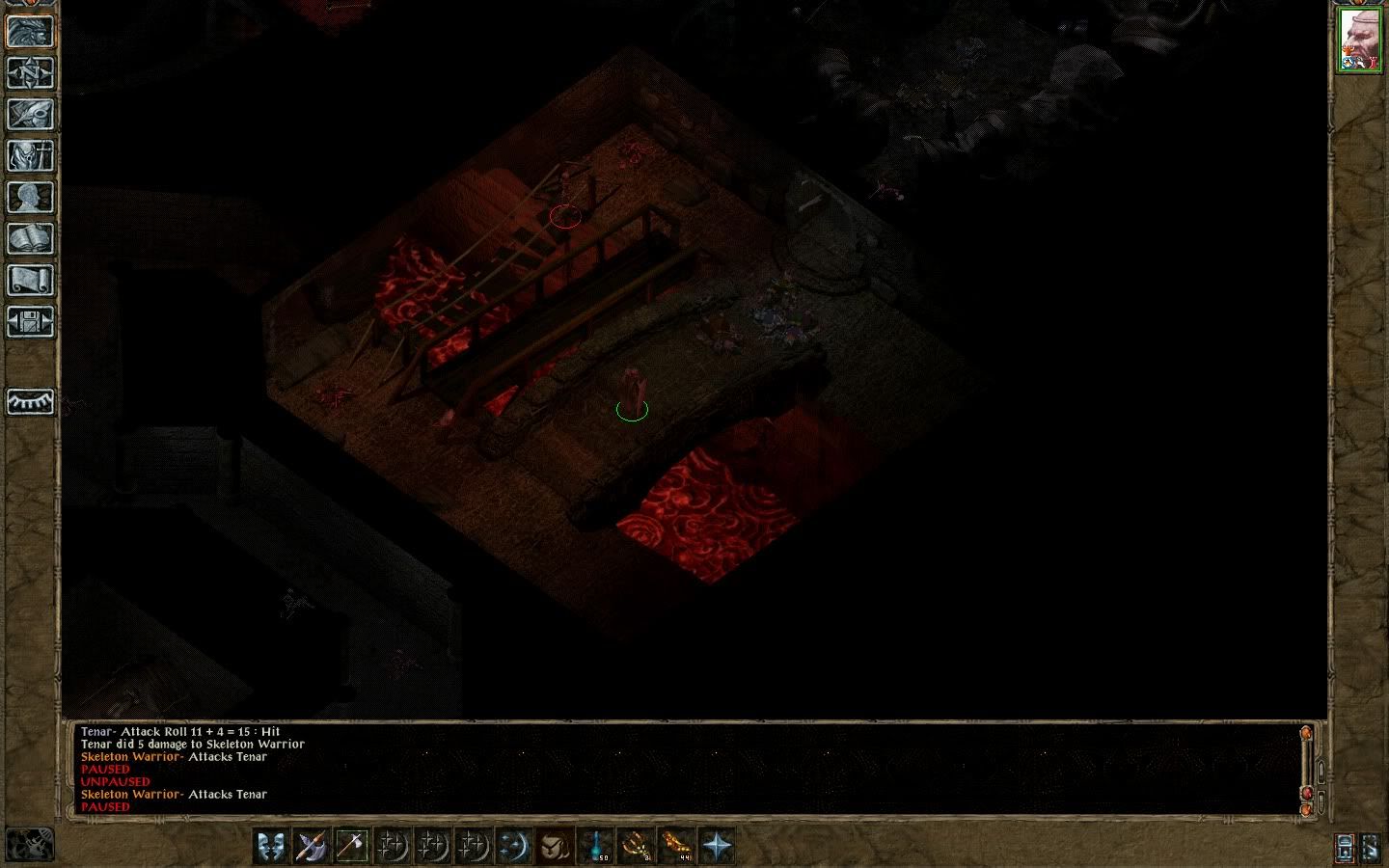Select the highlighted throwing axe slot
Viewport: 1389px width, 868px height.
[352, 846]
